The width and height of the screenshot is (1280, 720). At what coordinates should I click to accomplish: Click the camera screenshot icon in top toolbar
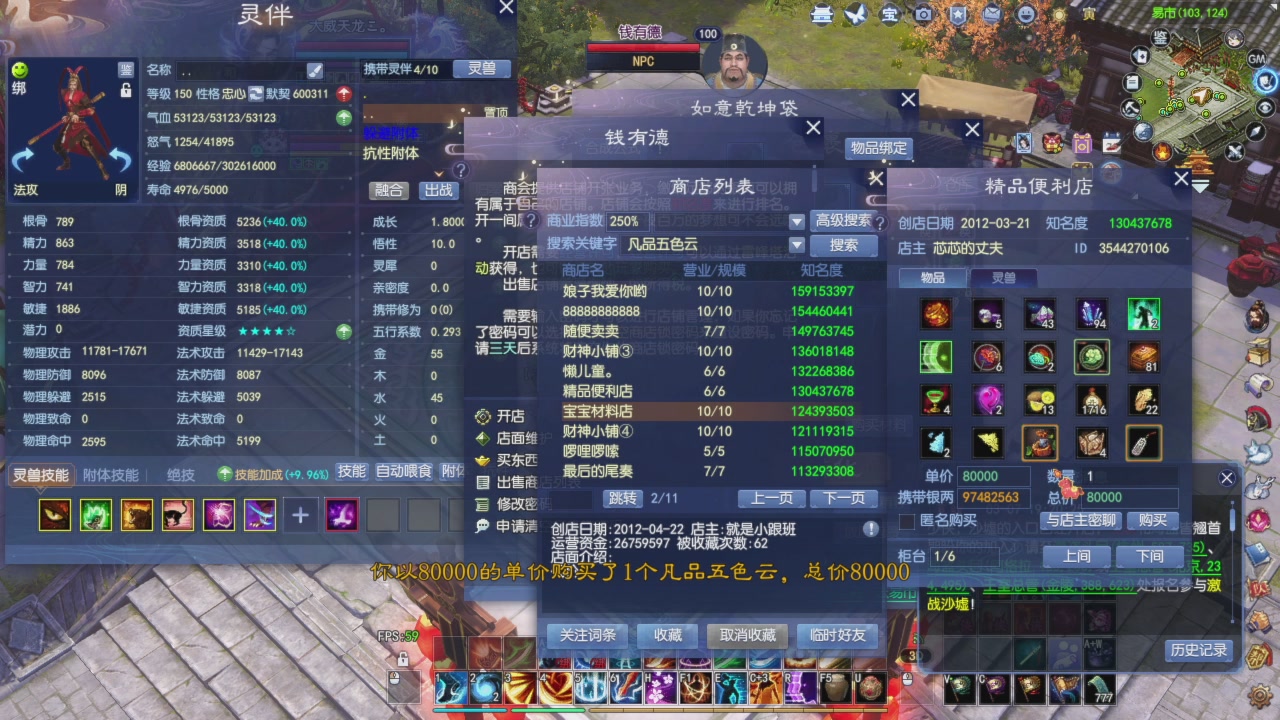[924, 14]
